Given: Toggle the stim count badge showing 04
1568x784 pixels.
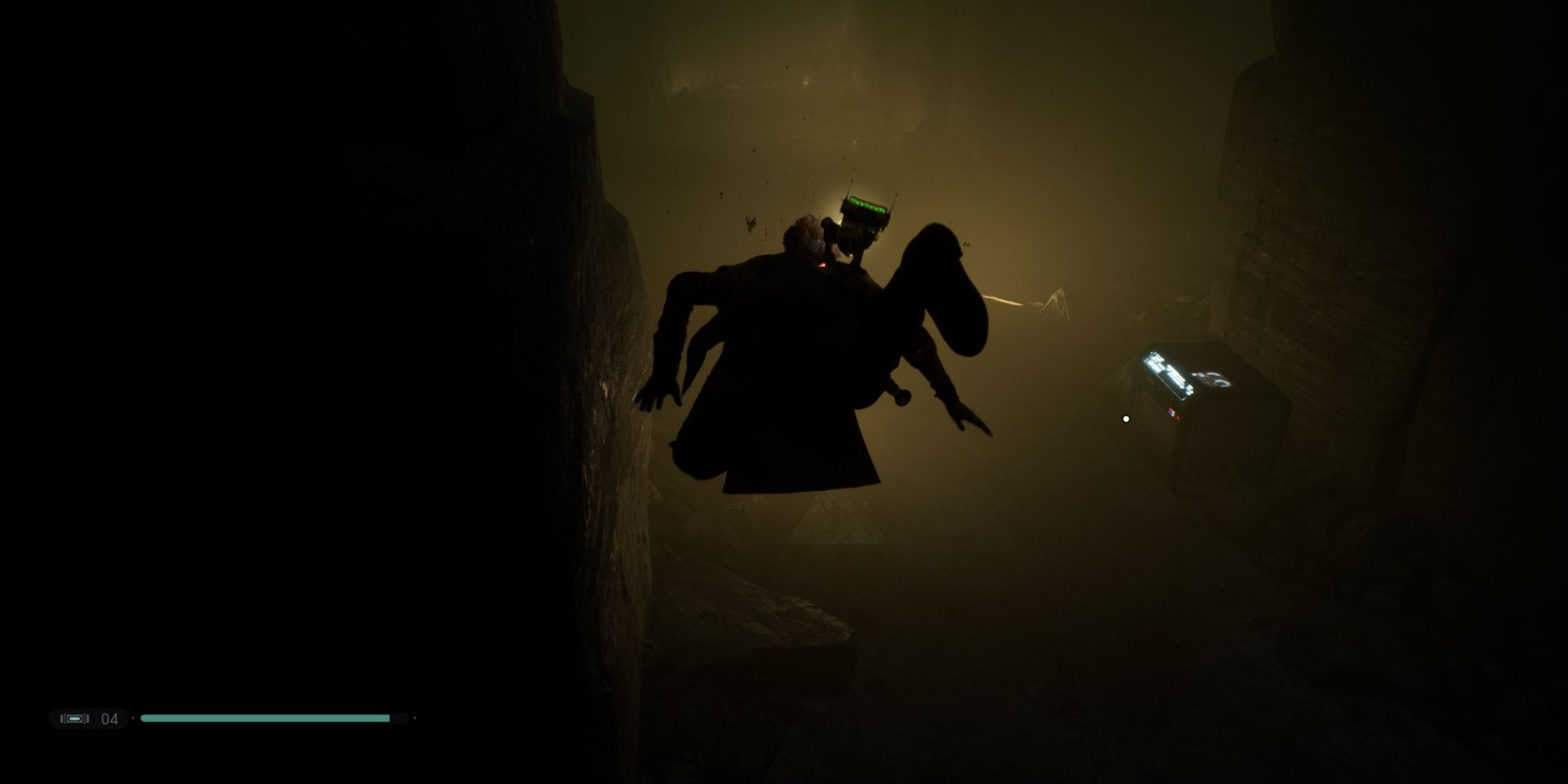Looking at the screenshot, I should [109, 717].
